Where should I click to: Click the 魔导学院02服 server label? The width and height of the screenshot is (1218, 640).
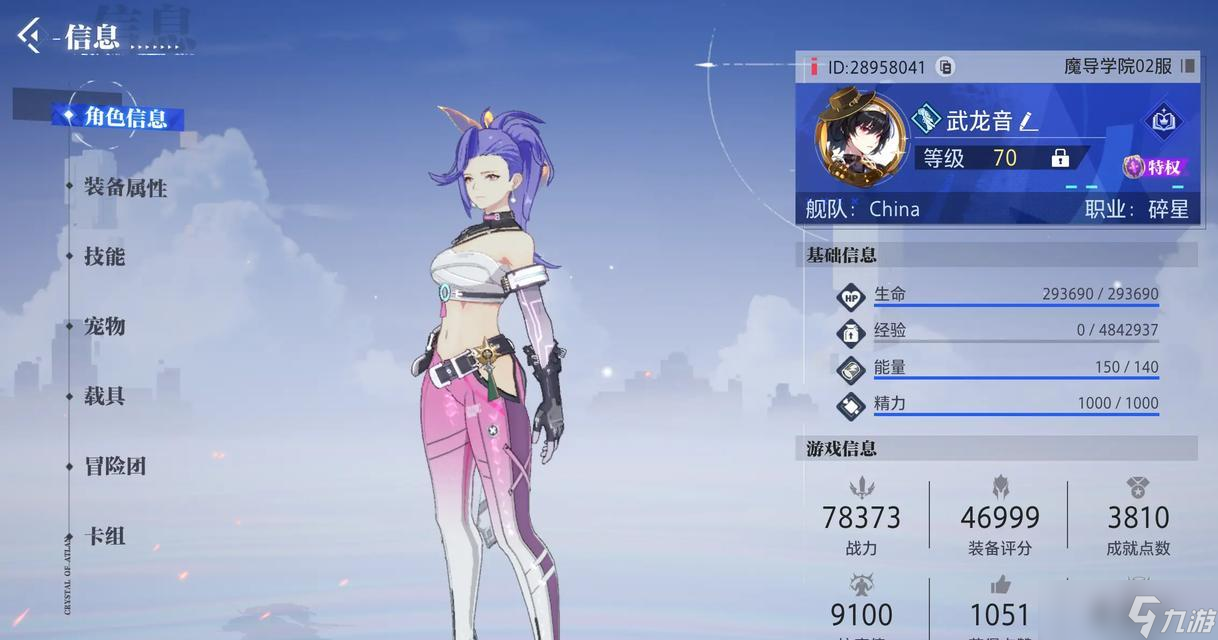click(1118, 67)
